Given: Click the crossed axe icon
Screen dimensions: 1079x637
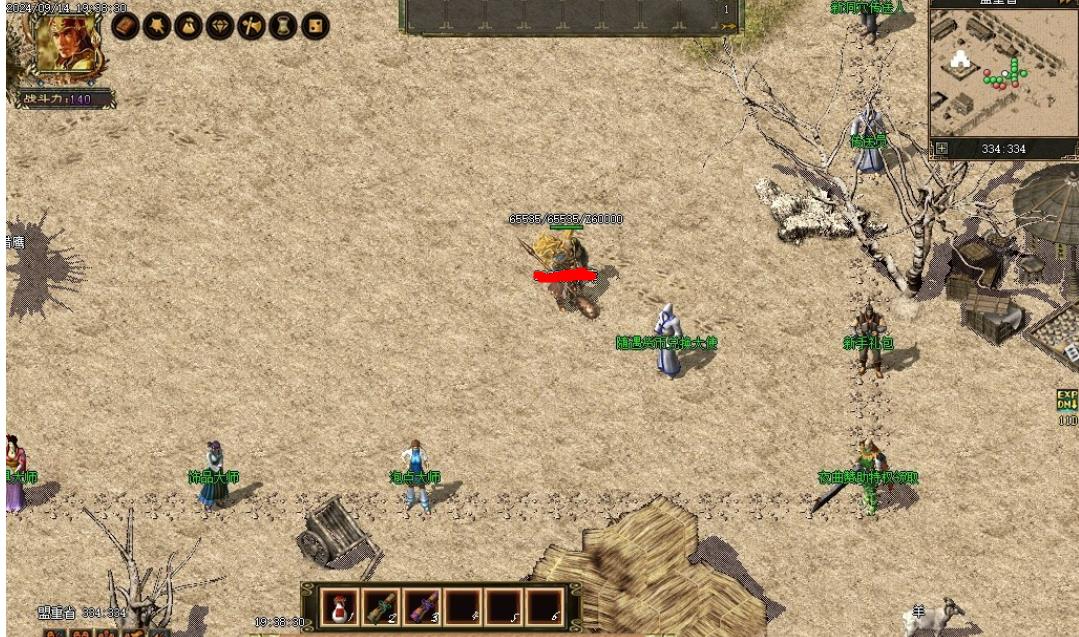Looking at the screenshot, I should coord(252,26).
